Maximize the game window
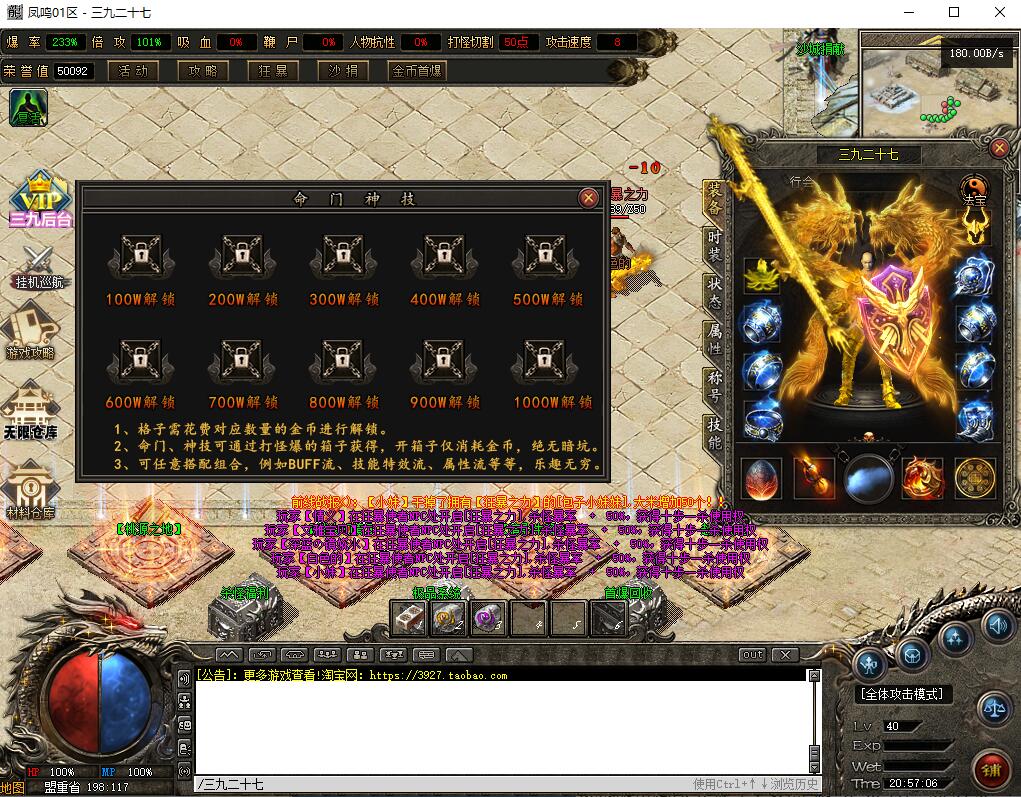Viewport: 1021px width, 797px height. point(954,13)
